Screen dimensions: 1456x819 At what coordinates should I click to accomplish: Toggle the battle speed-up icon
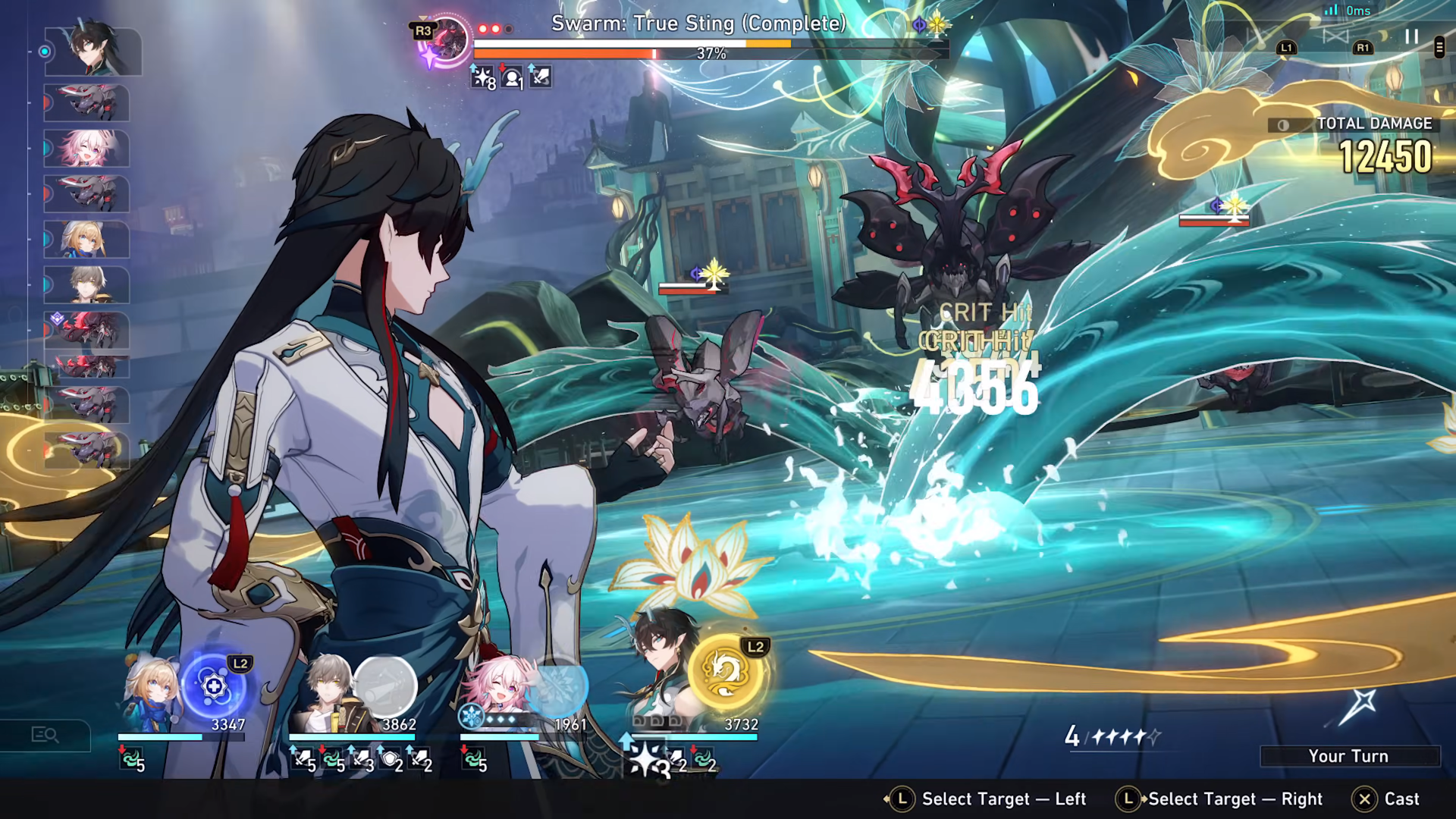(1335, 36)
